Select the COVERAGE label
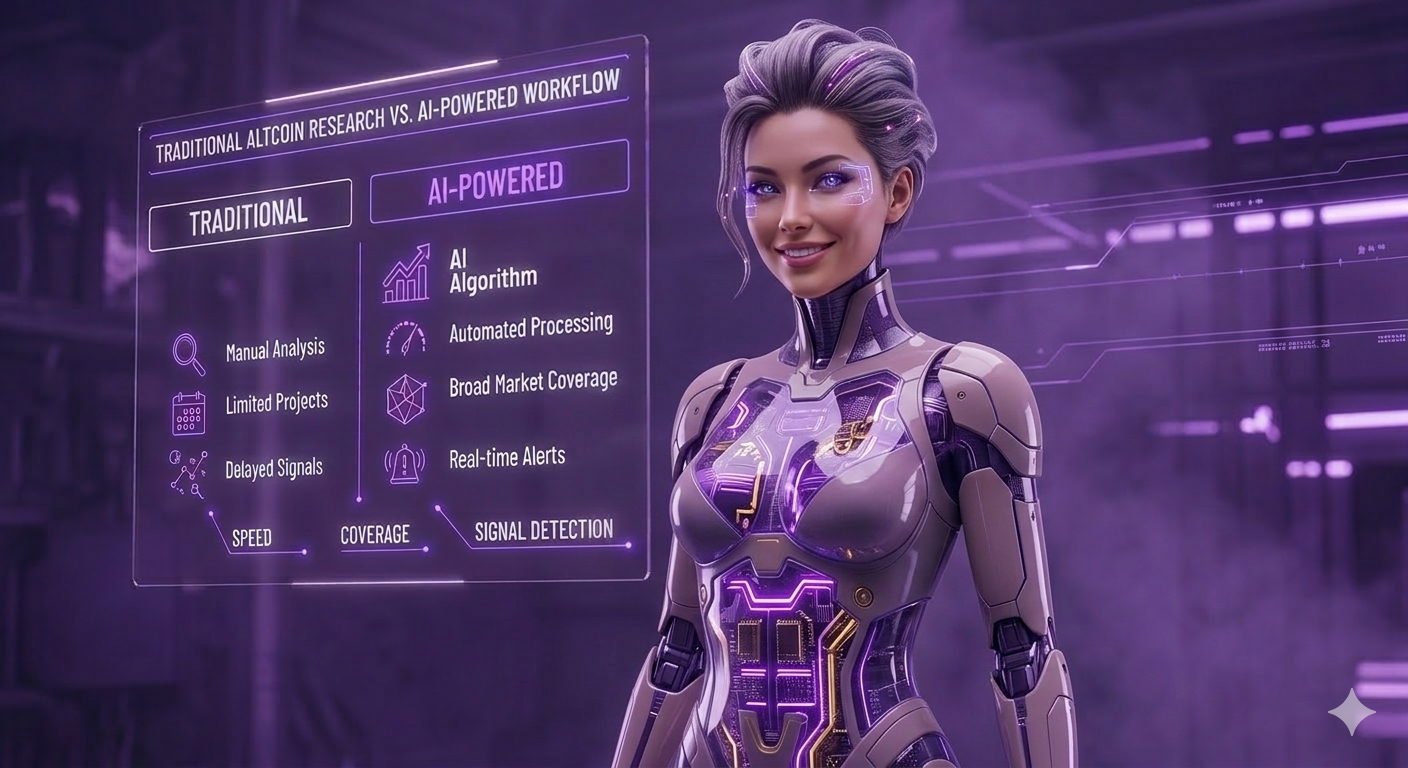Screen dimensions: 1408x768 click(x=374, y=535)
